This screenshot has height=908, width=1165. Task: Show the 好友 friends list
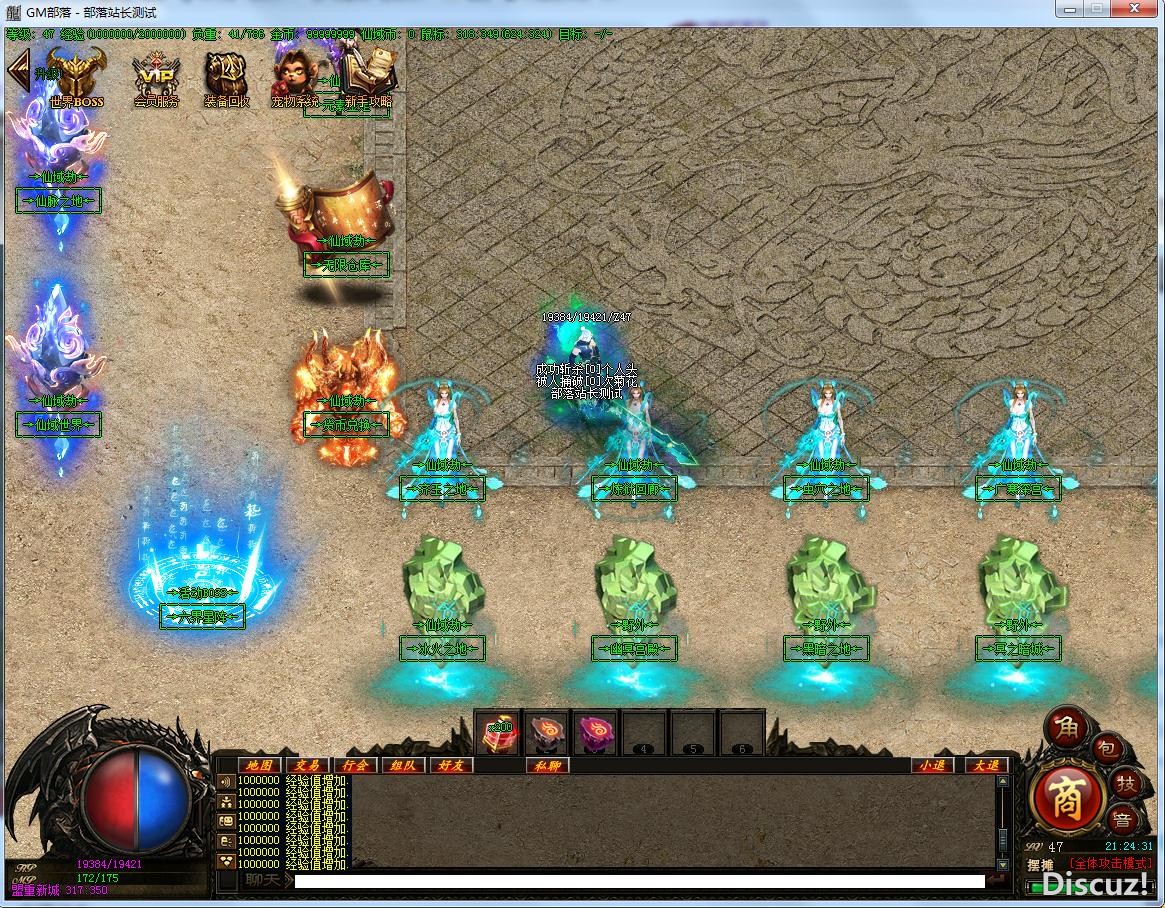452,765
